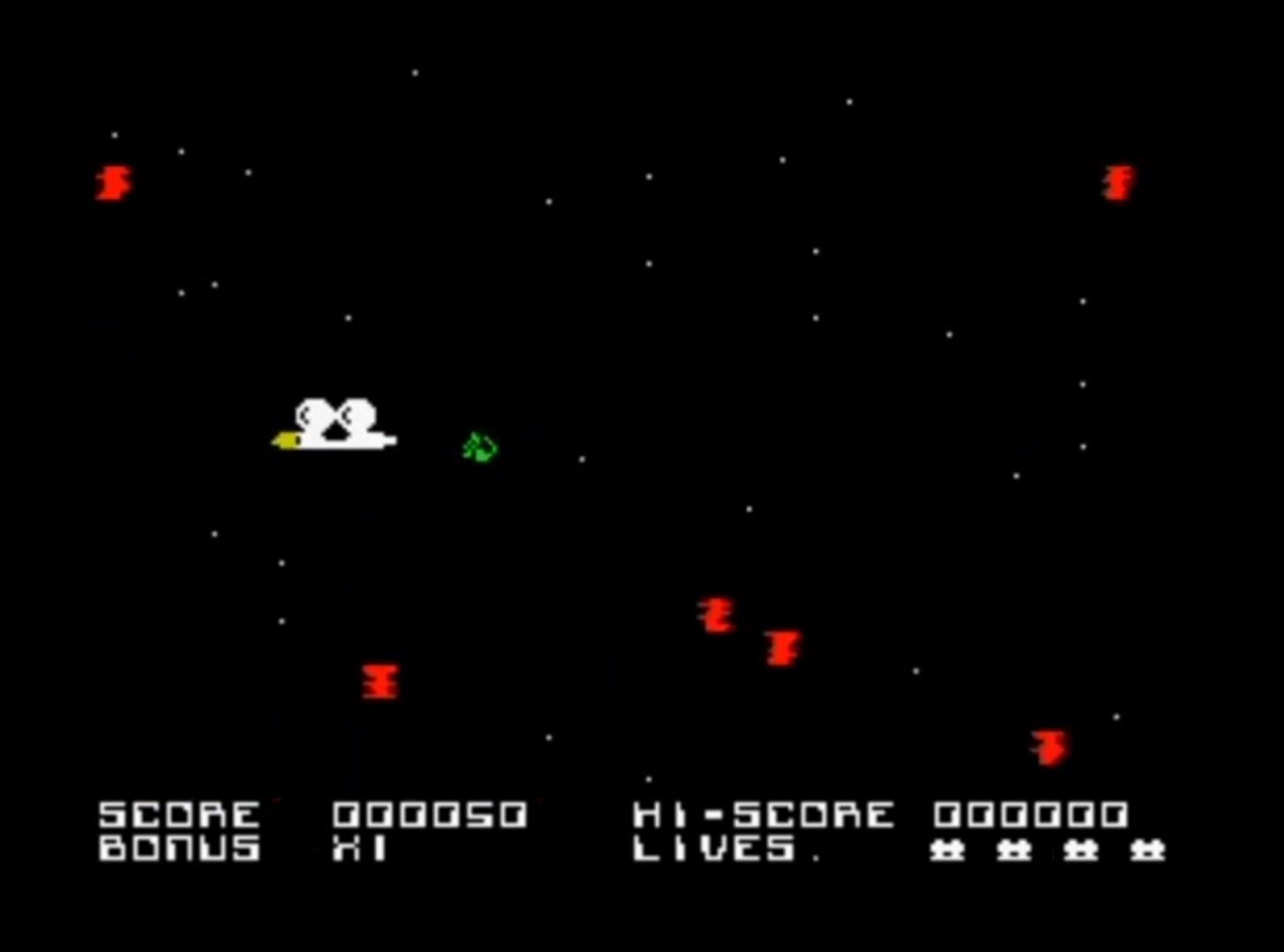This screenshot has height=952, width=1284.
Task: Click the HI-SCORE label text
Action: click(x=763, y=814)
